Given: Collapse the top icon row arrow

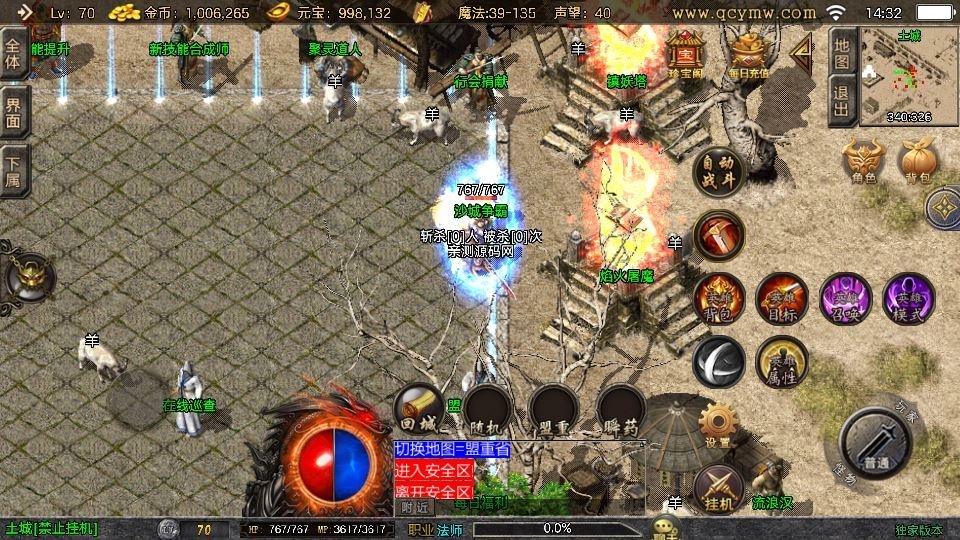Looking at the screenshot, I should pos(801,48).
